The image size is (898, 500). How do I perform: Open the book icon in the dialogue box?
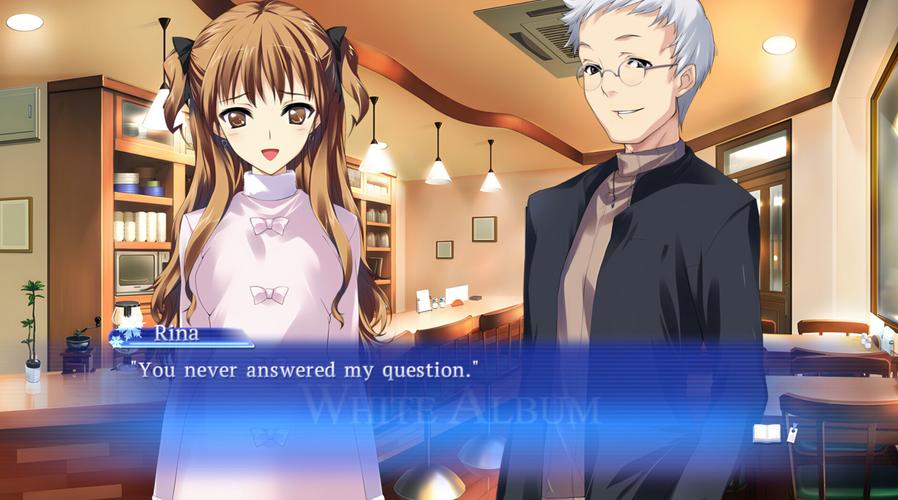click(x=766, y=432)
